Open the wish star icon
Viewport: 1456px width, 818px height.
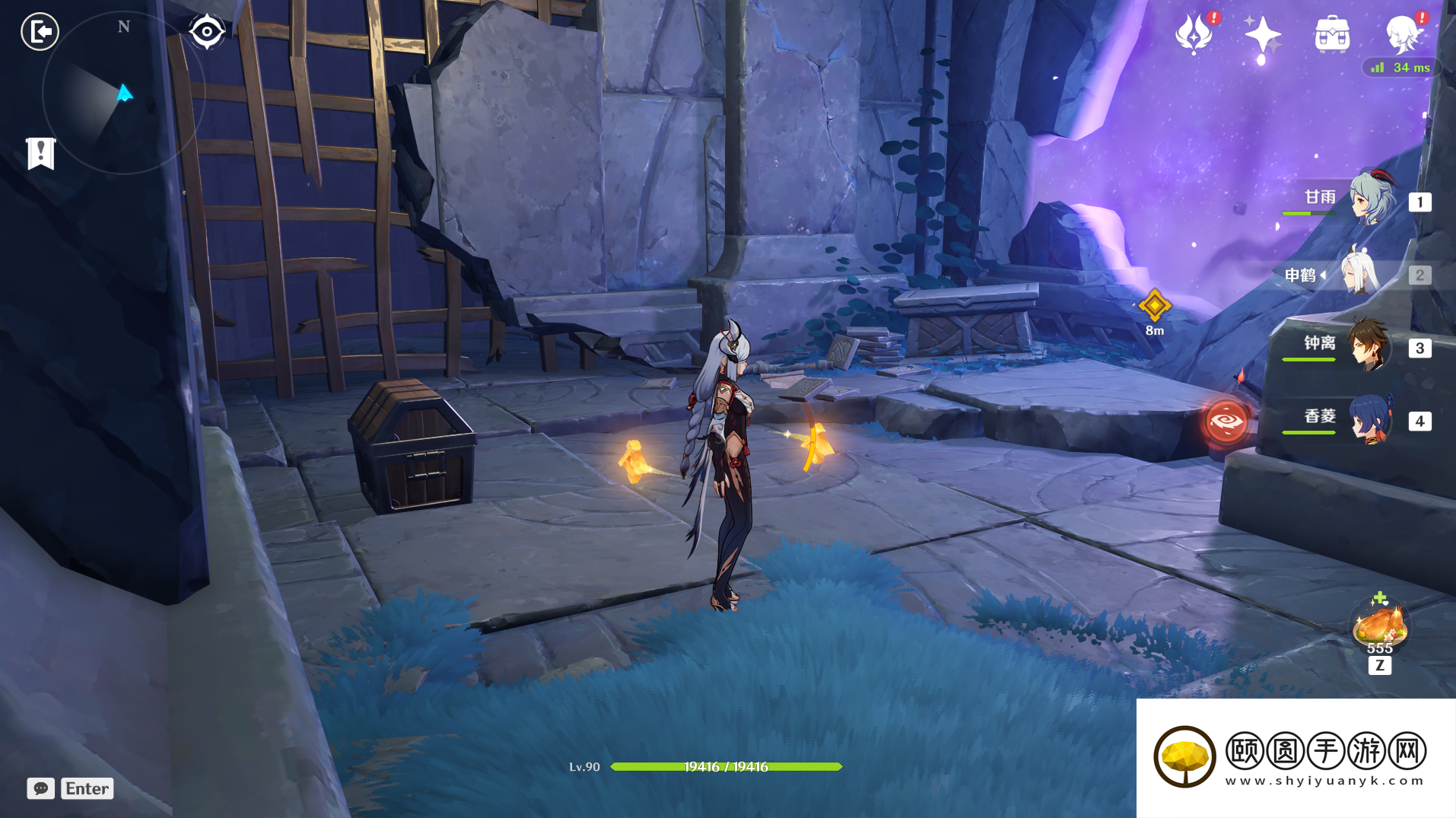pyautogui.click(x=1262, y=35)
